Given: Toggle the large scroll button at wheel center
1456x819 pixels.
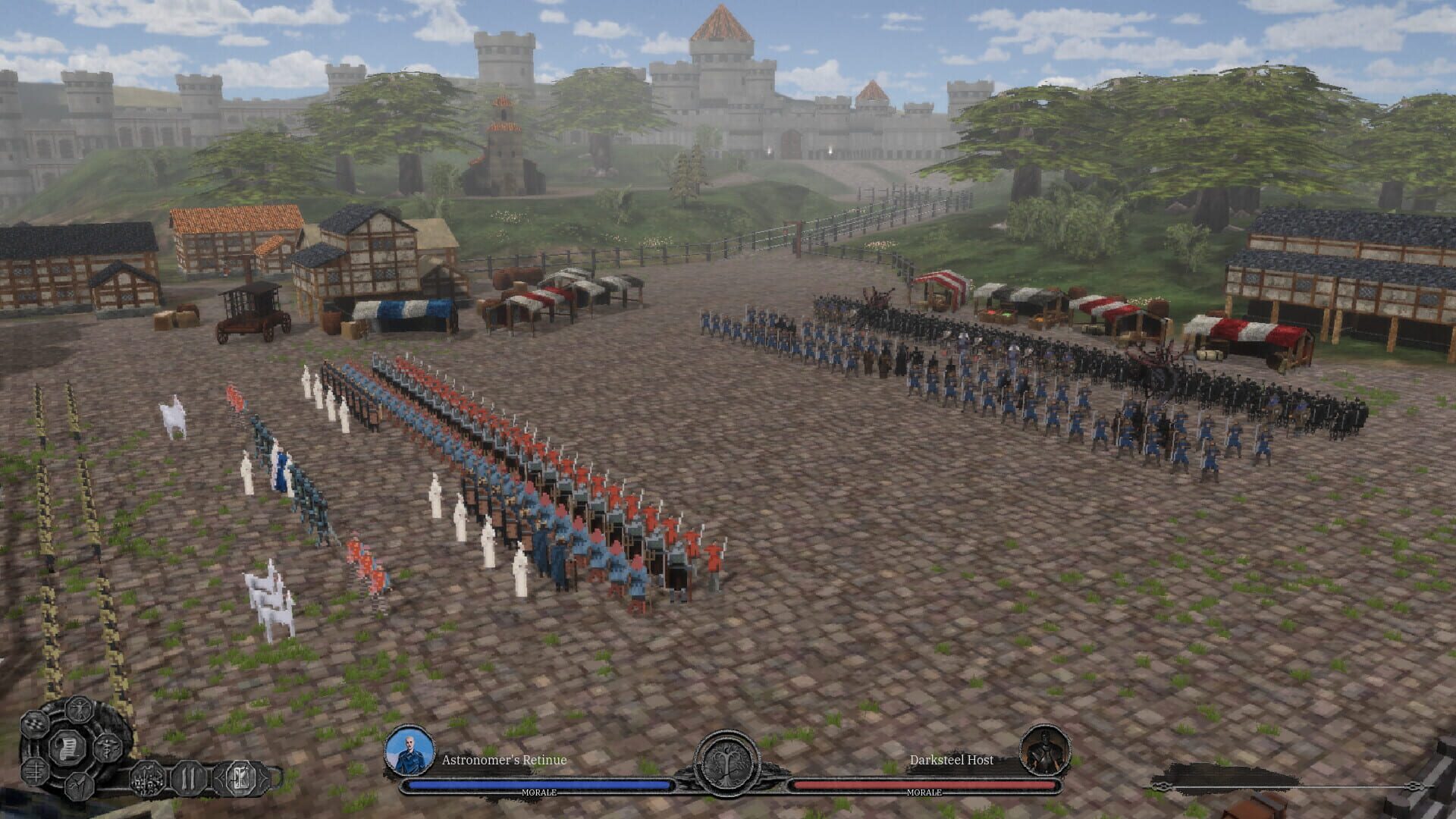Looking at the screenshot, I should [68, 748].
